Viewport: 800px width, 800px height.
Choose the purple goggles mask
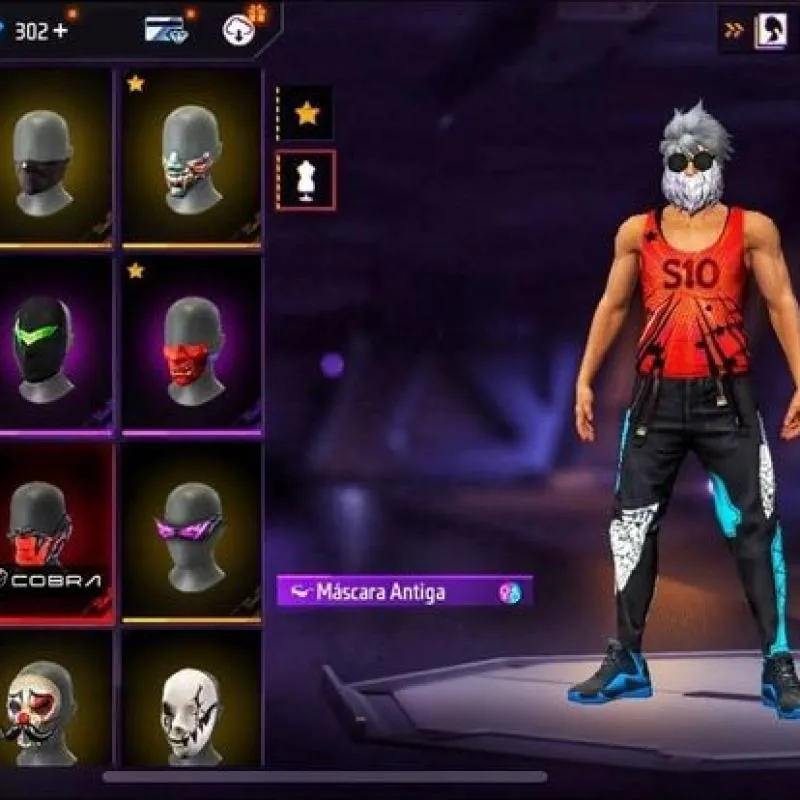point(191,535)
